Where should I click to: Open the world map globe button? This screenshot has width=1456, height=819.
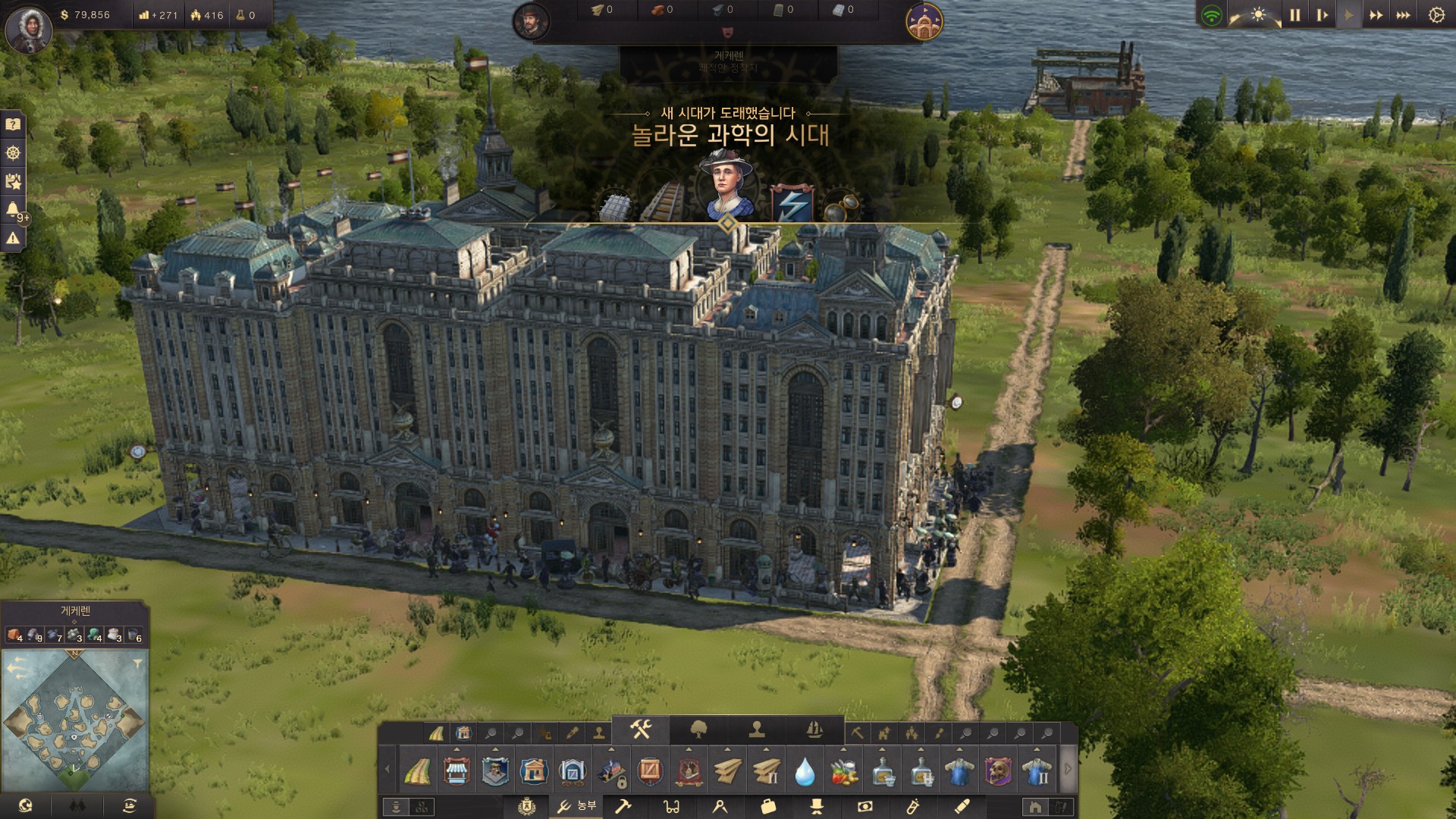point(25,805)
